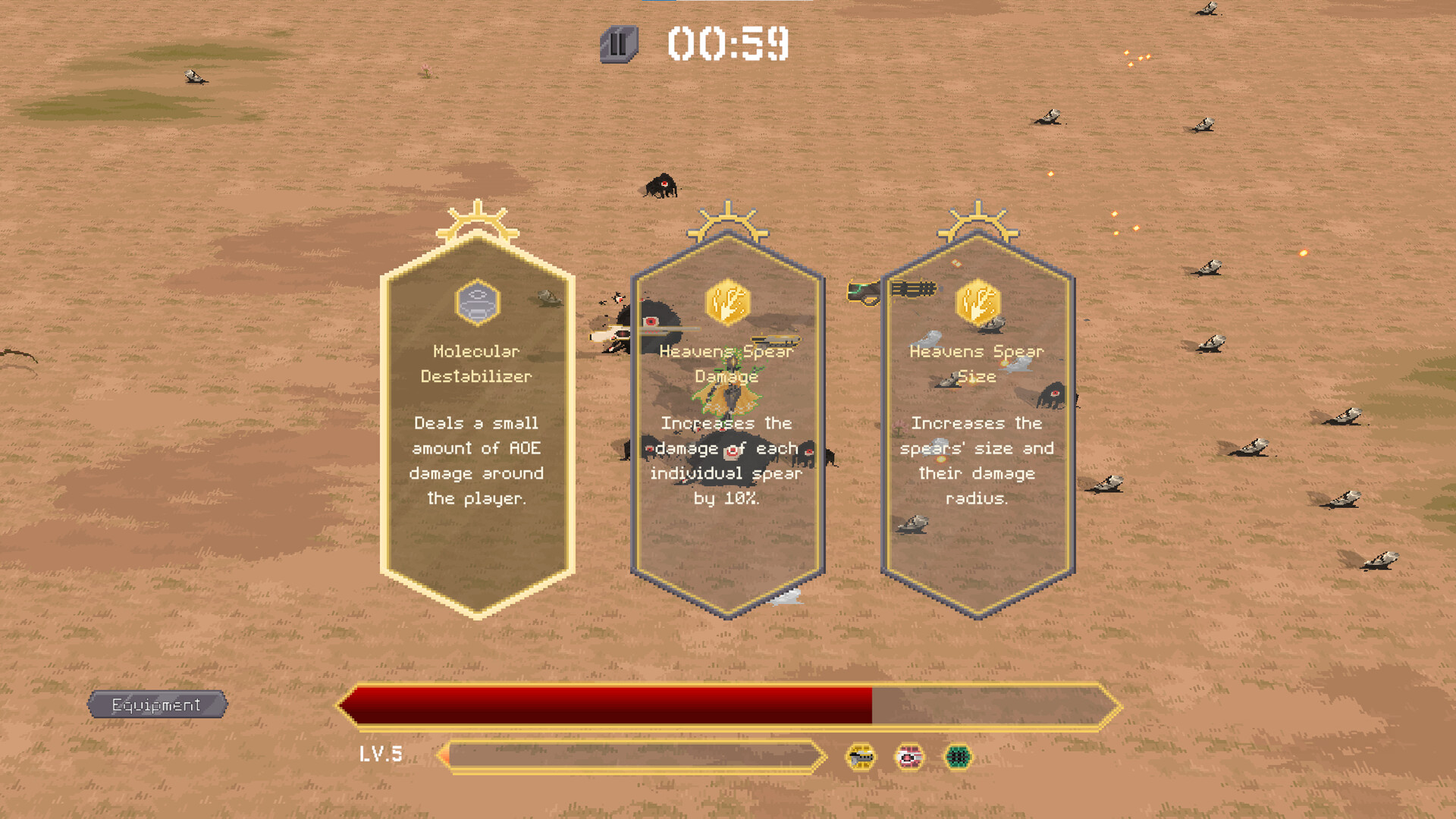
Task: Click the halo crest above the middle card
Action: click(726, 220)
